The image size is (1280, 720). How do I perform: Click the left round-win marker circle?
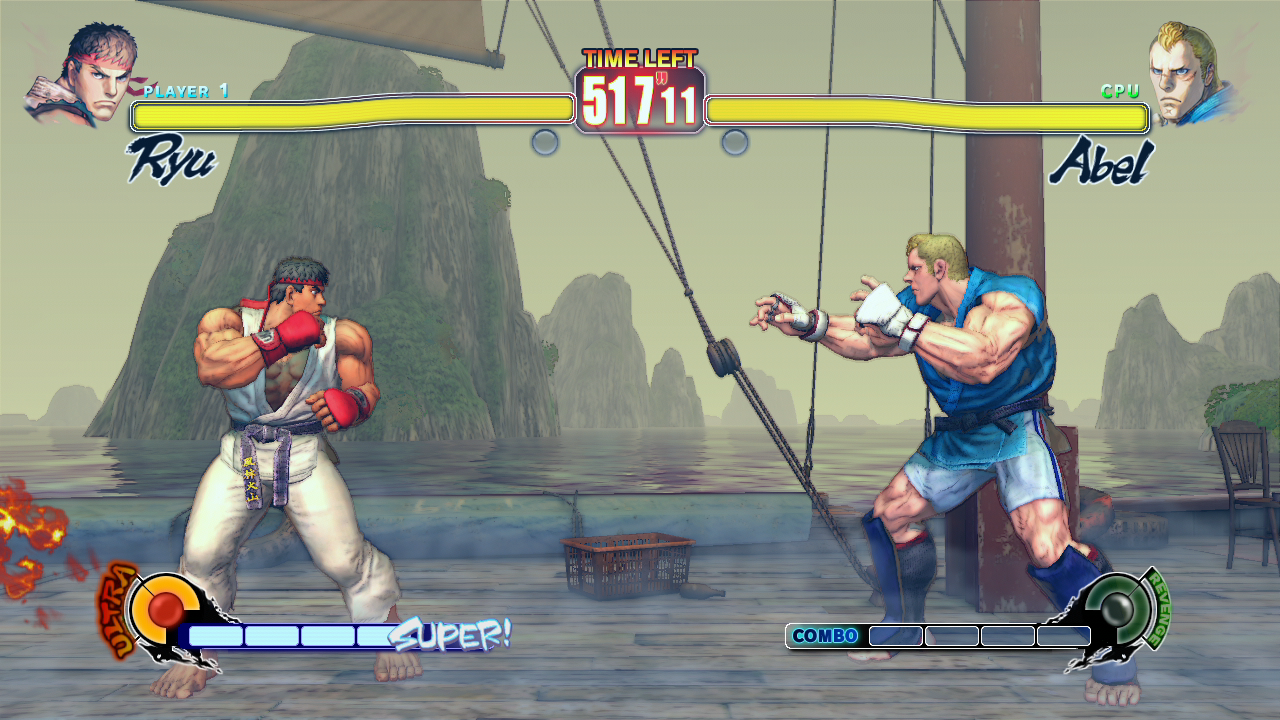coord(545,141)
